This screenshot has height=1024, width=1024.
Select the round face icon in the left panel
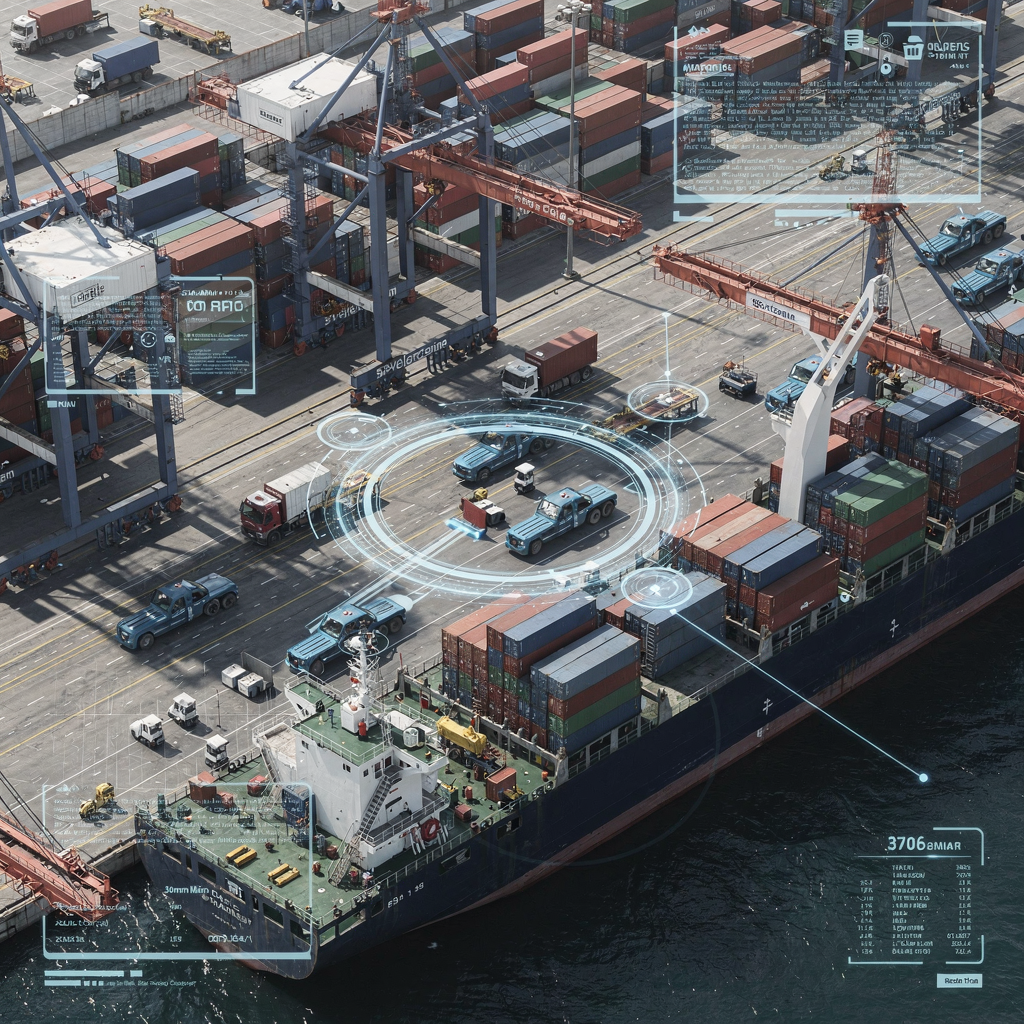(148, 339)
